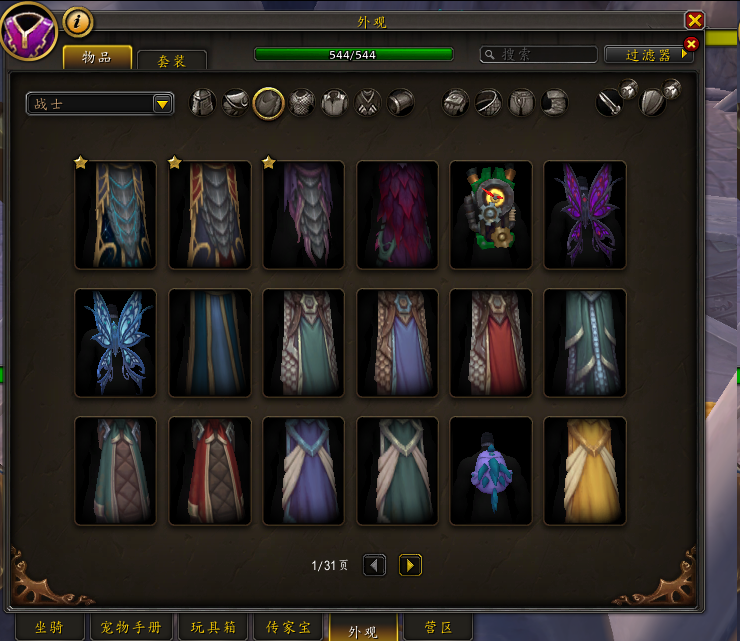Select the helmet slot icon
This screenshot has width=740, height=641.
204,103
